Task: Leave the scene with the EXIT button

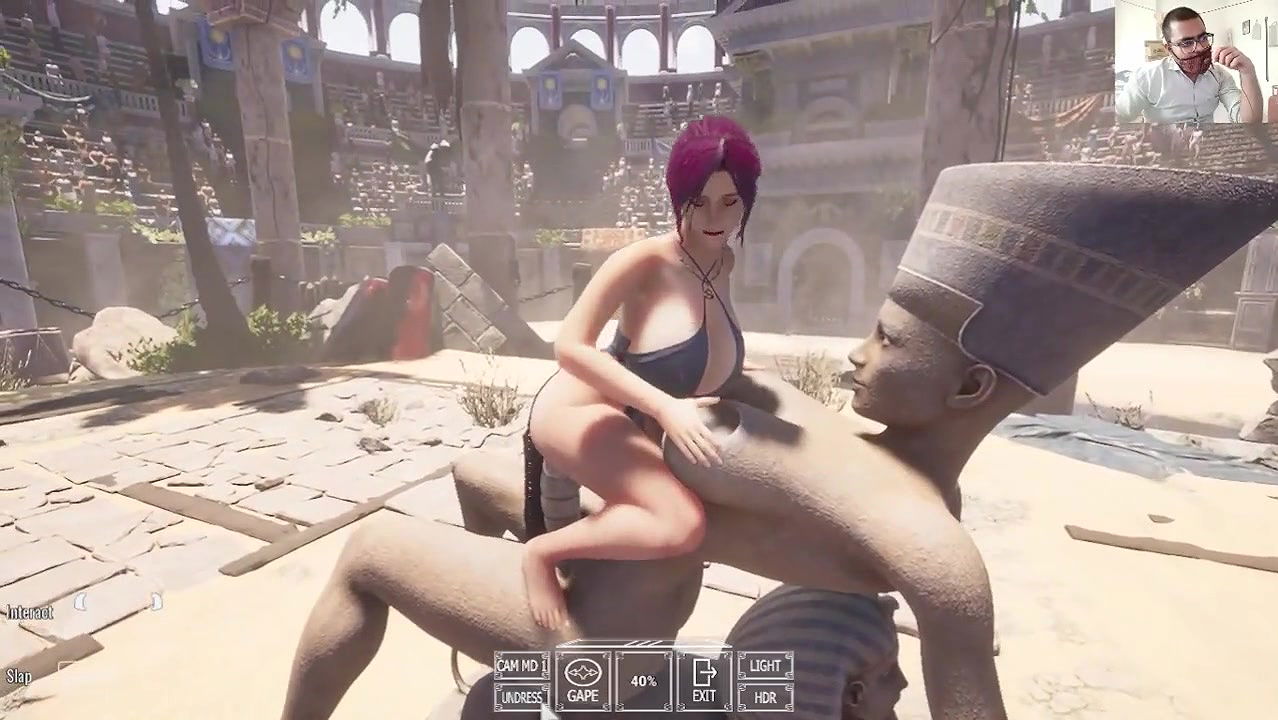Action: click(x=704, y=681)
